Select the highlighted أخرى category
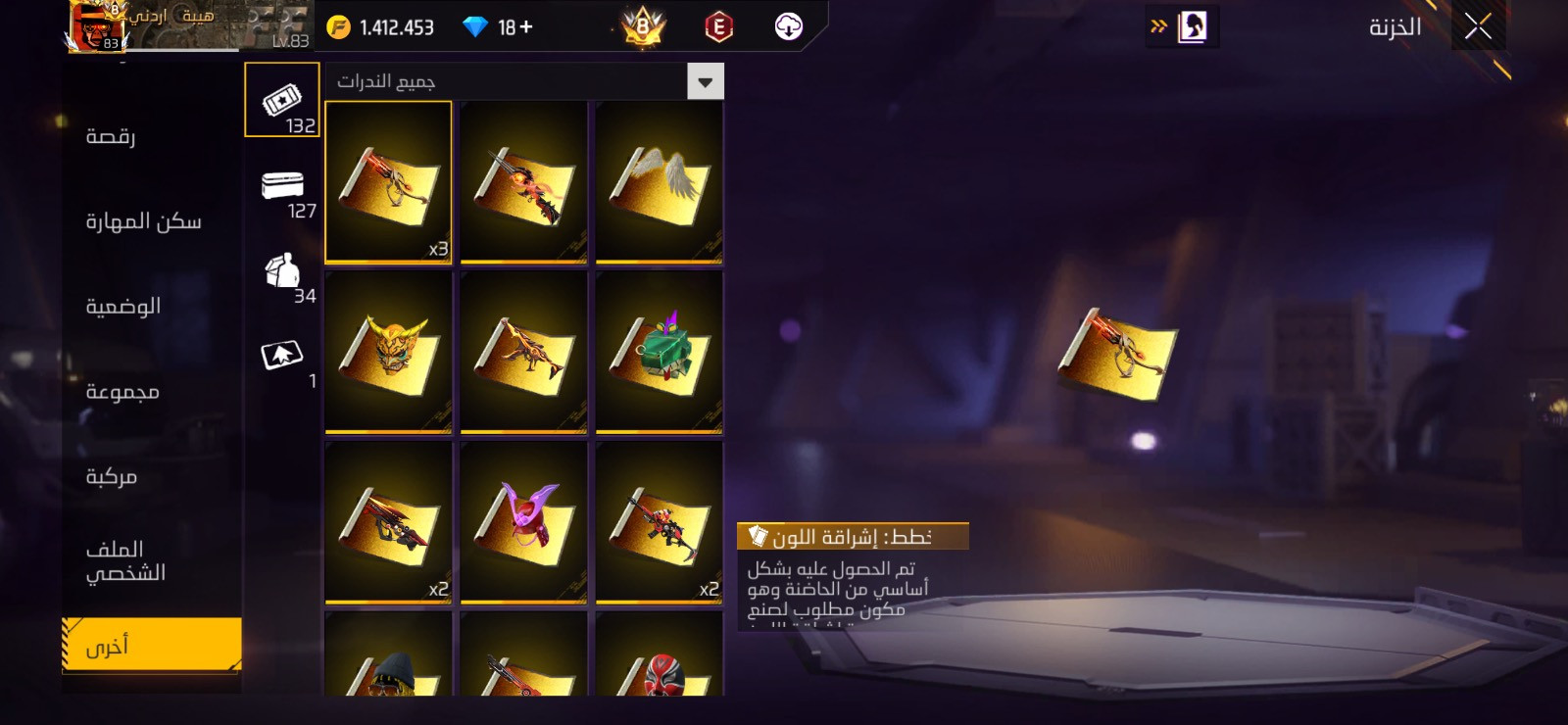Image resolution: width=1568 pixels, height=725 pixels. [x=151, y=645]
